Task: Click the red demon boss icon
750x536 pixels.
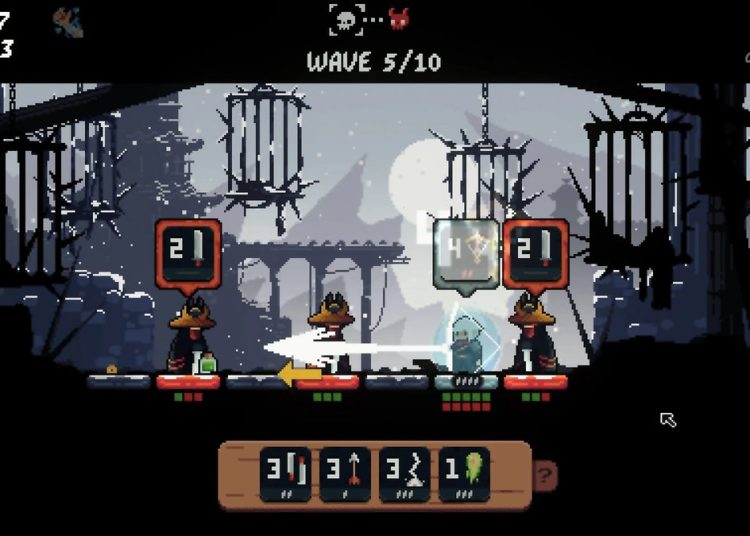Action: (398, 19)
